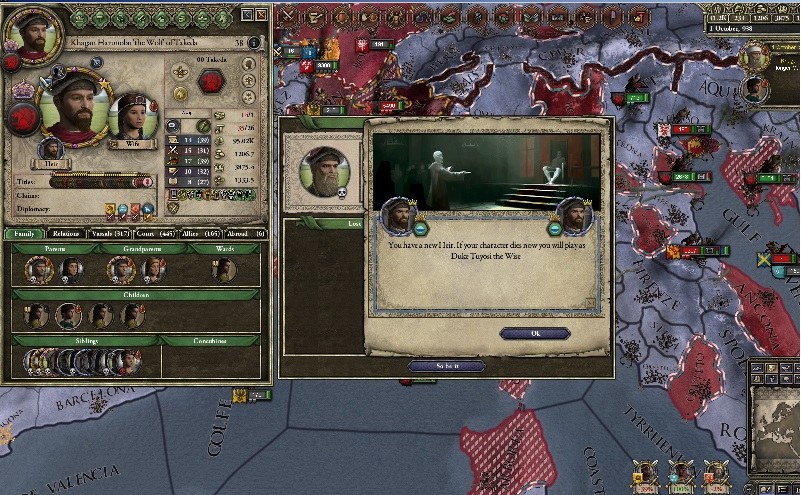Open the Abroad tab
The image size is (801, 495).
tap(246, 233)
